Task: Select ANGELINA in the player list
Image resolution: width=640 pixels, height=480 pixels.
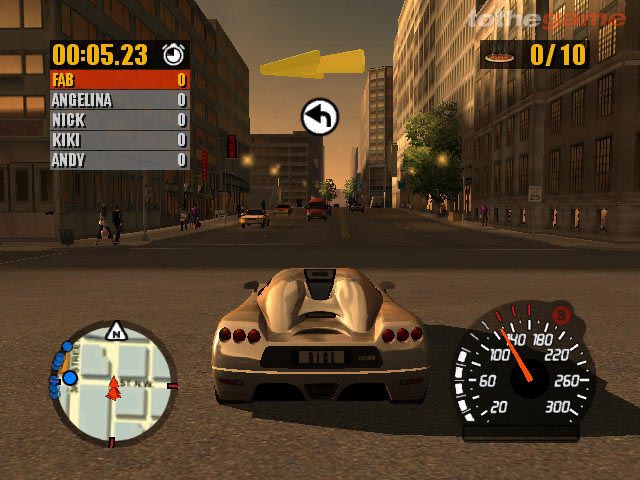Action: [x=120, y=100]
